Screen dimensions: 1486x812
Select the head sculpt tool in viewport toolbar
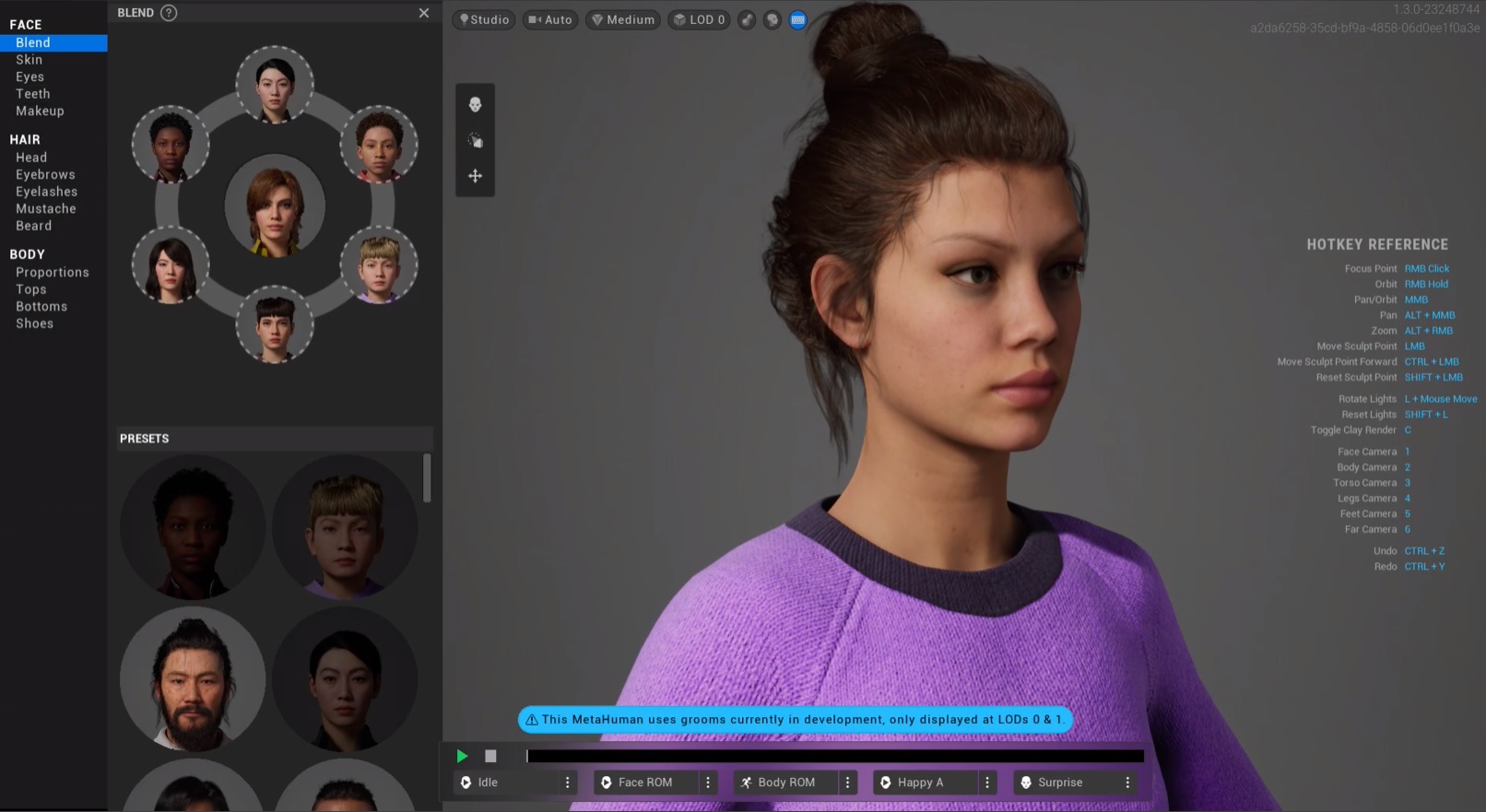pos(475,104)
